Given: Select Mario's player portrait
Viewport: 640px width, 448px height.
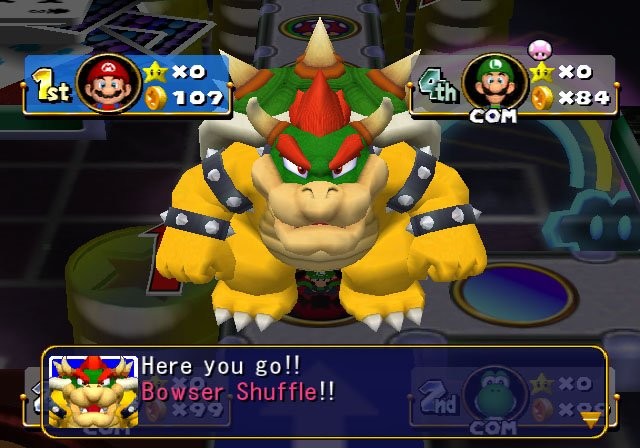Looking at the screenshot, I should point(108,84).
